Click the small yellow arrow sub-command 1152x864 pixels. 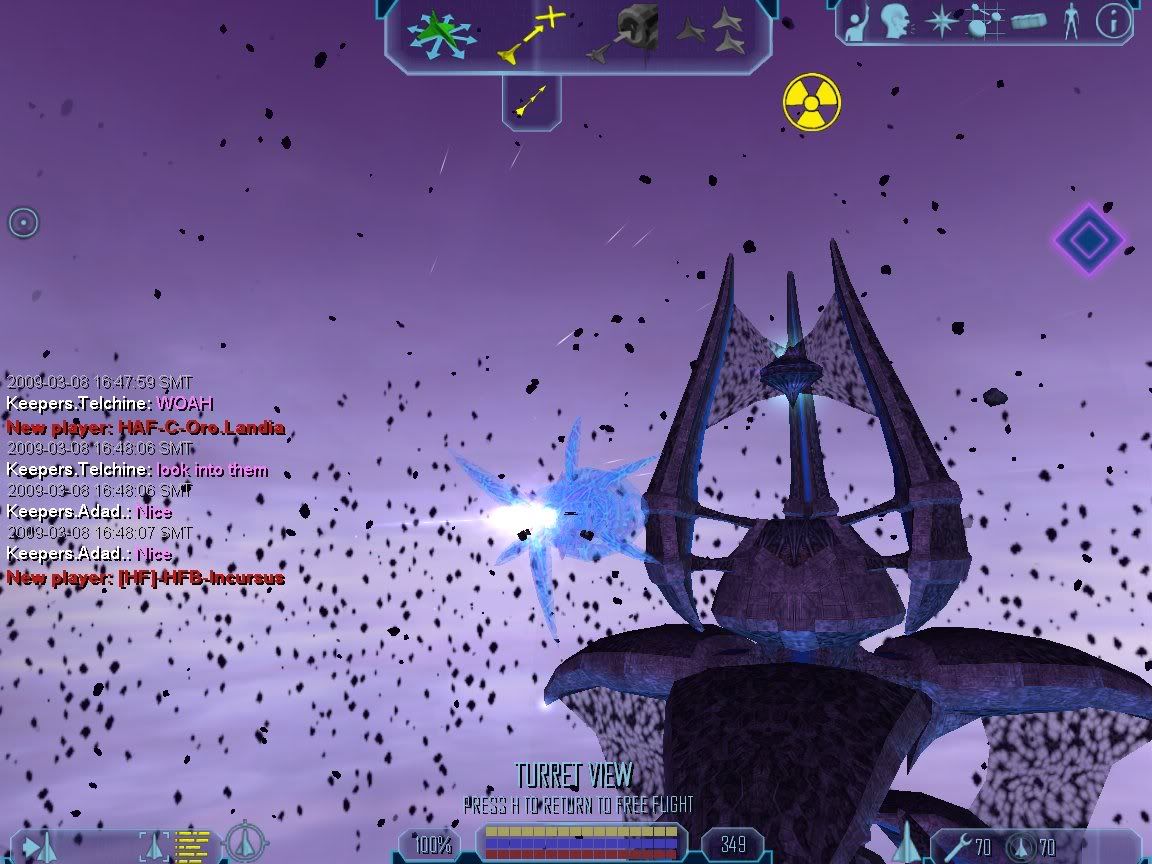tap(531, 100)
